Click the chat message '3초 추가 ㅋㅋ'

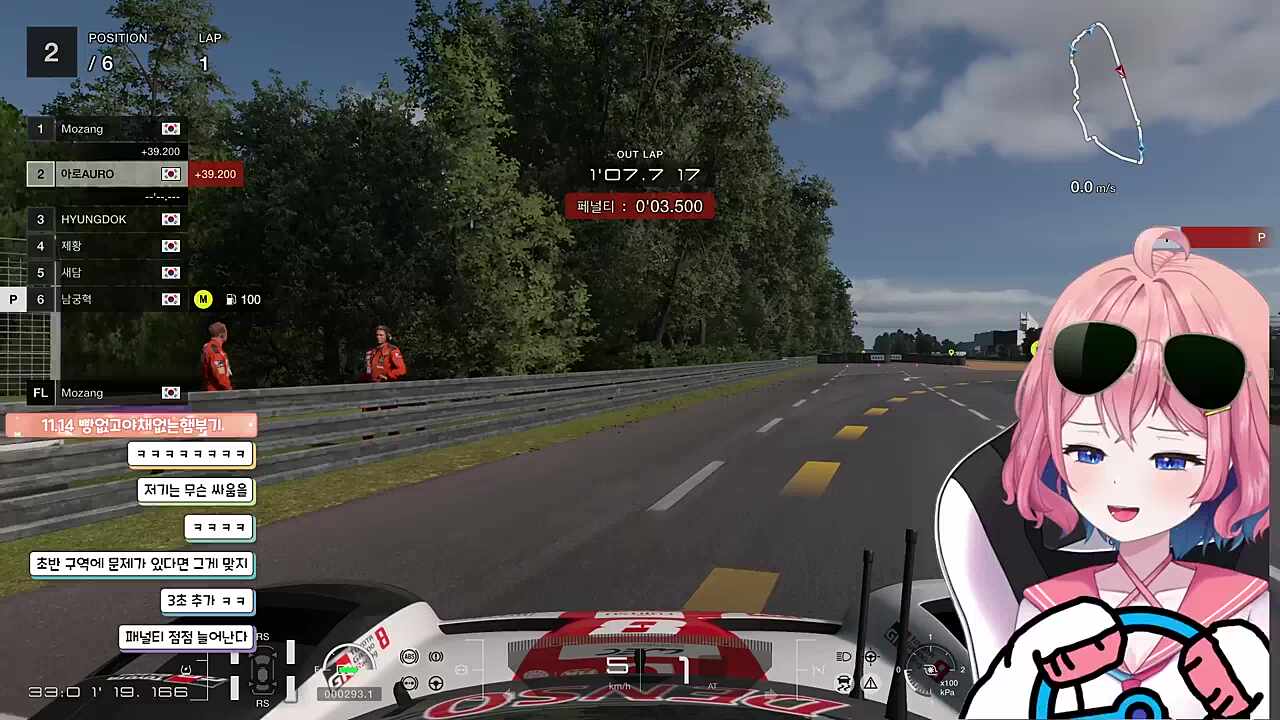pos(207,601)
